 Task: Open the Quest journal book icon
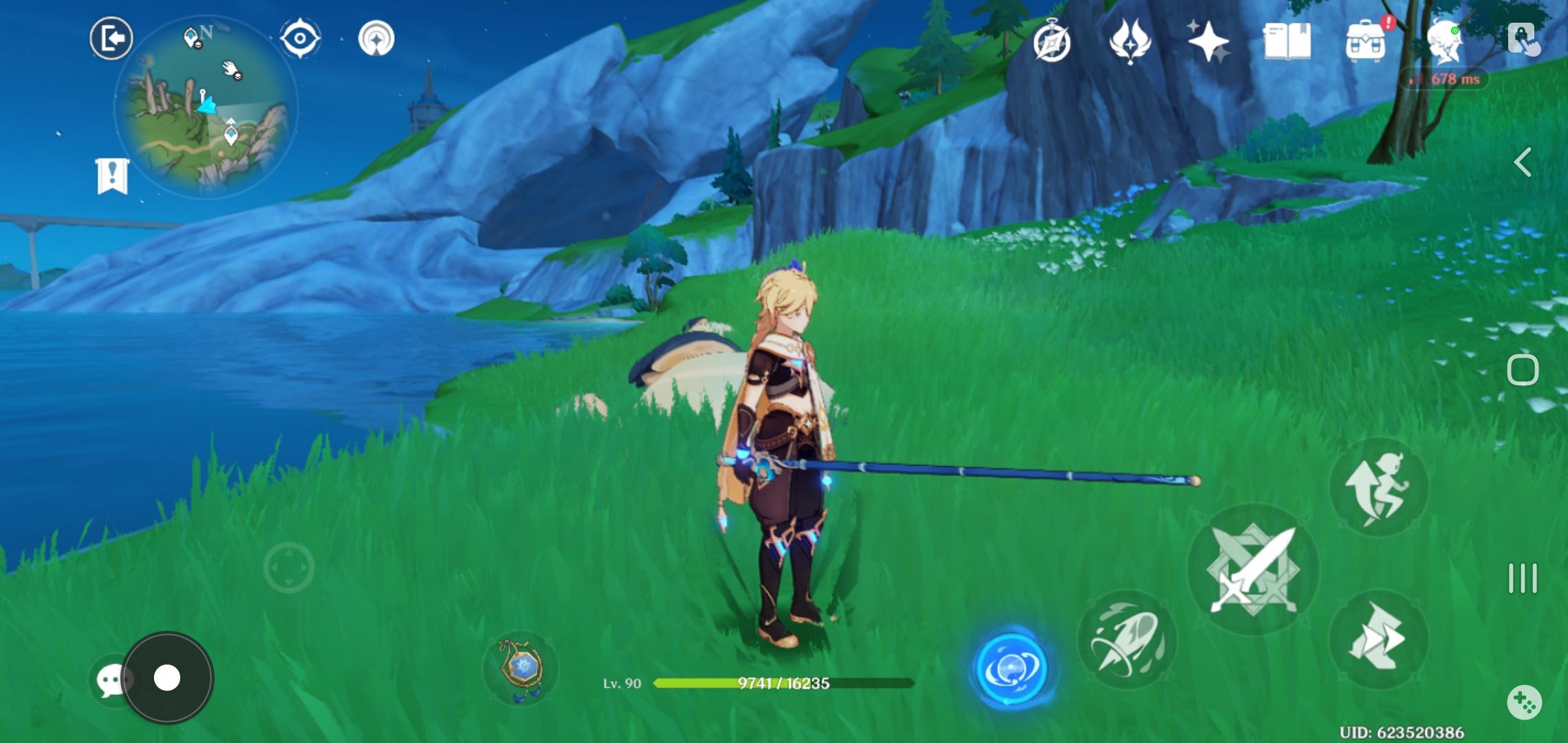point(1288,43)
